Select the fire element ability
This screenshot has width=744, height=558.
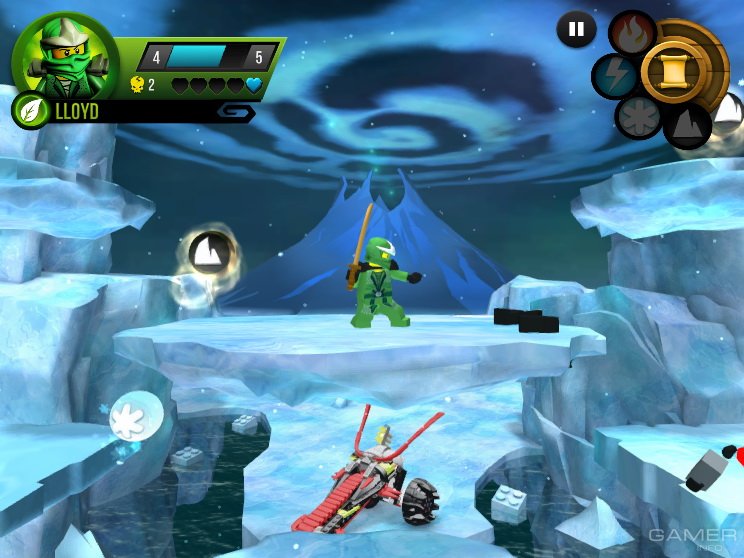(632, 32)
